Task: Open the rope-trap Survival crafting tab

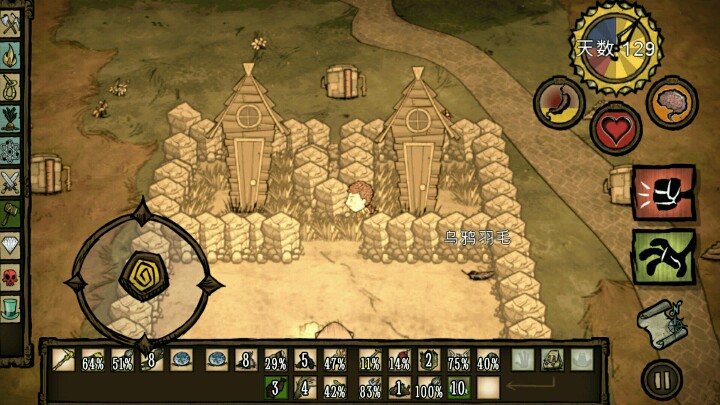Action: point(11,89)
